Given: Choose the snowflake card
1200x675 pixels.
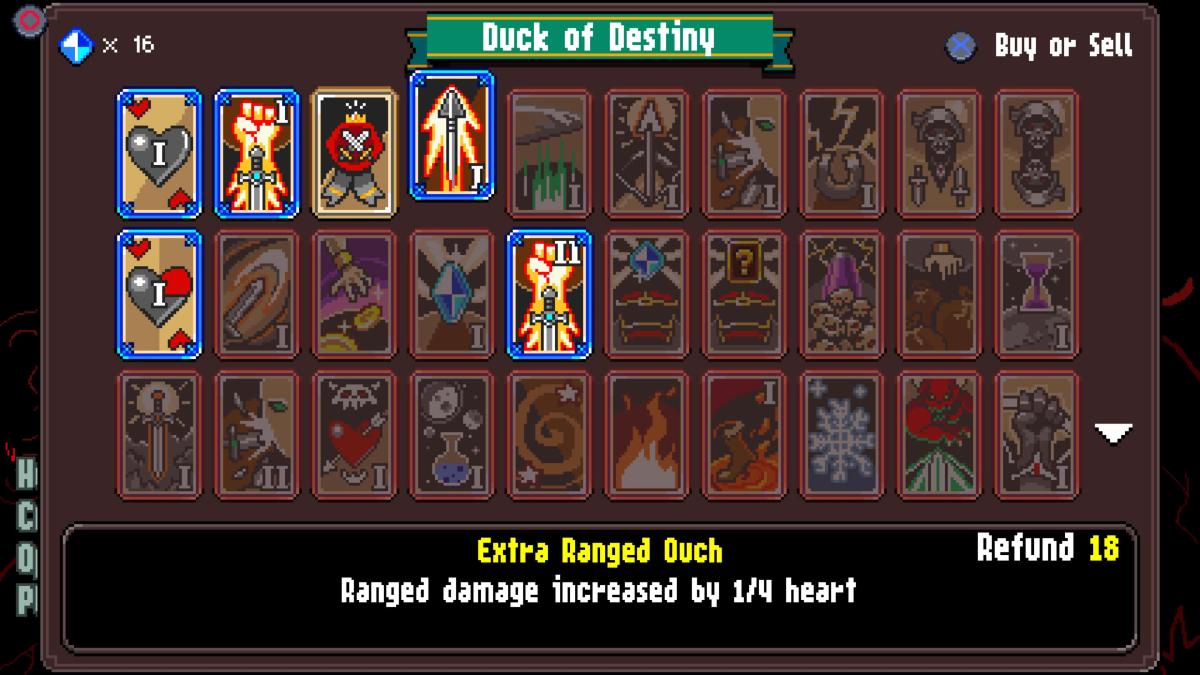Looking at the screenshot, I should pyautogui.click(x=842, y=435).
